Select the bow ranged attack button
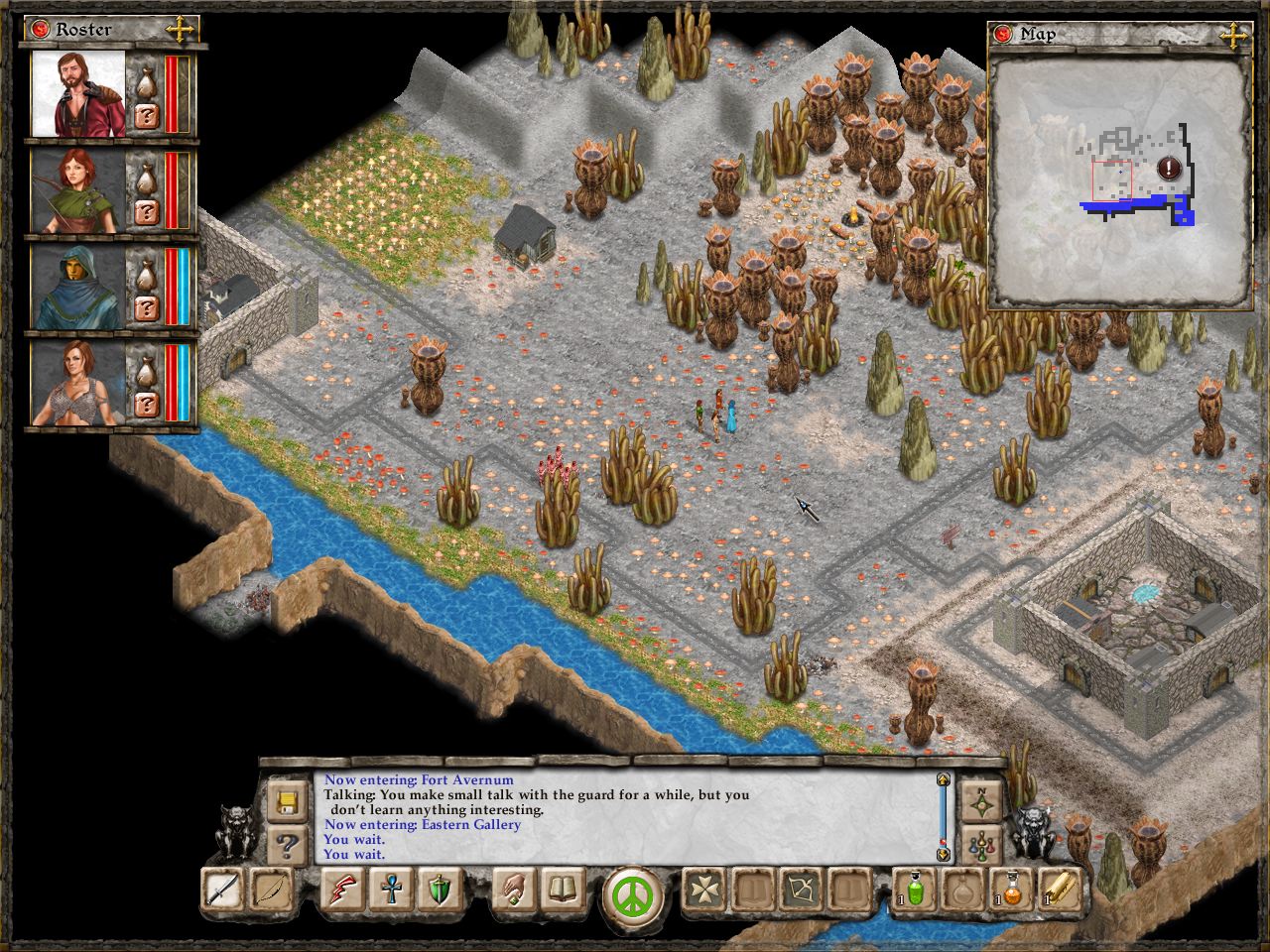This screenshot has height=952, width=1270. pos(271,890)
